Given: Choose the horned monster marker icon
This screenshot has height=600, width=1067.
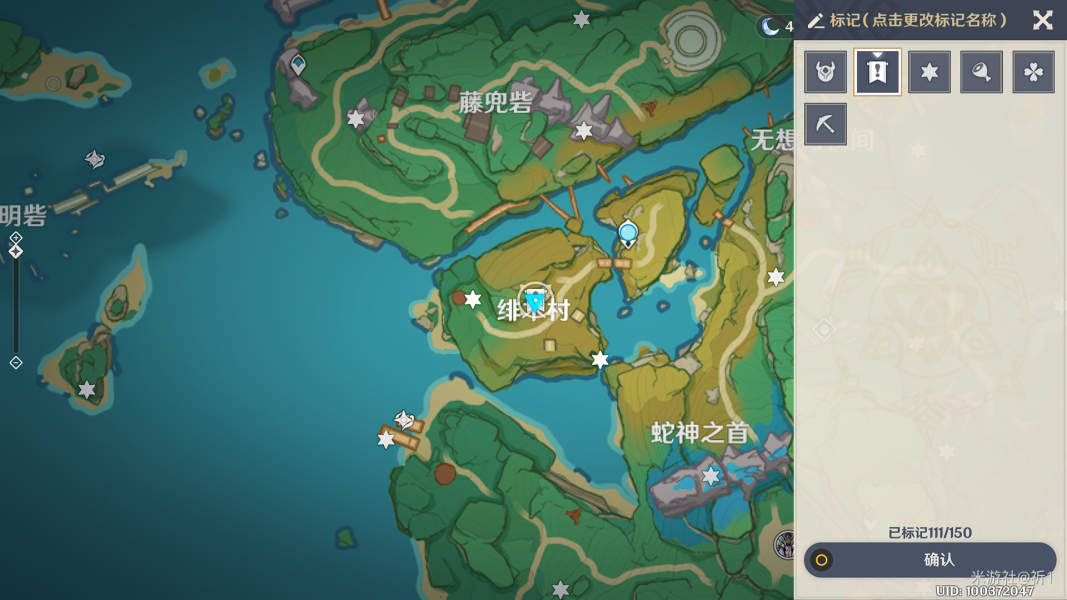Looking at the screenshot, I should (826, 72).
